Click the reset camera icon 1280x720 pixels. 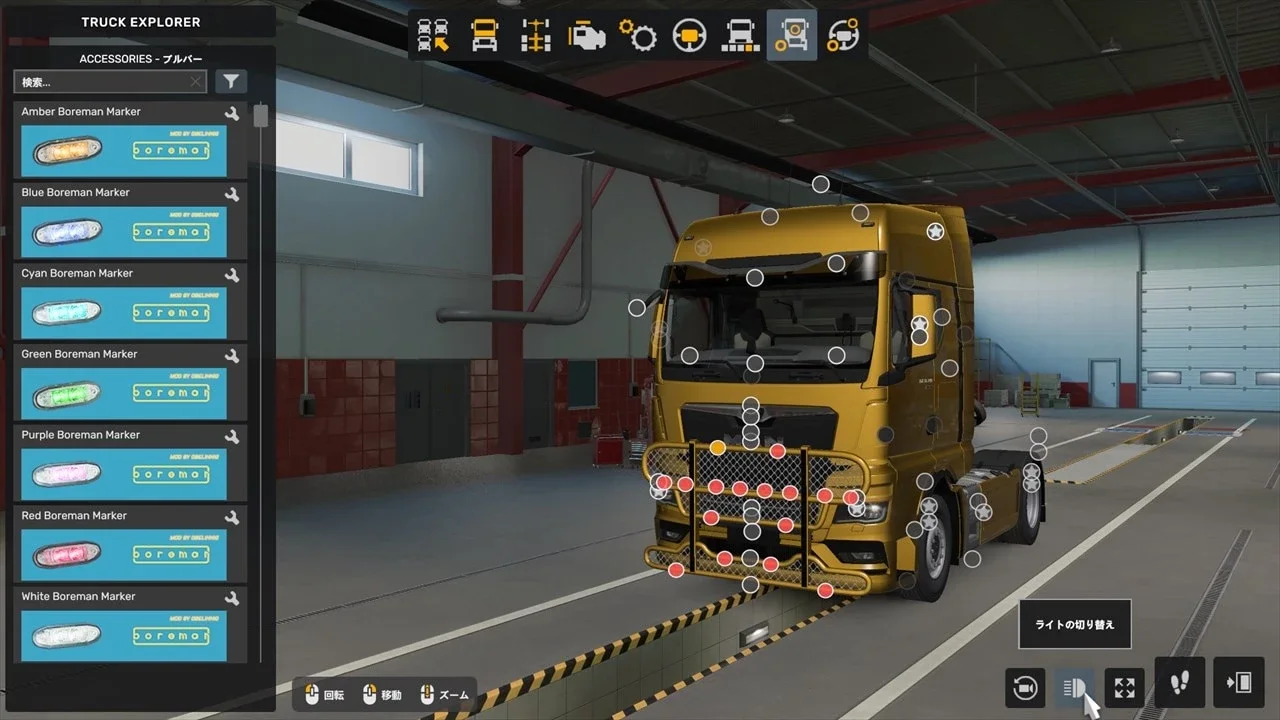[x=1024, y=687]
